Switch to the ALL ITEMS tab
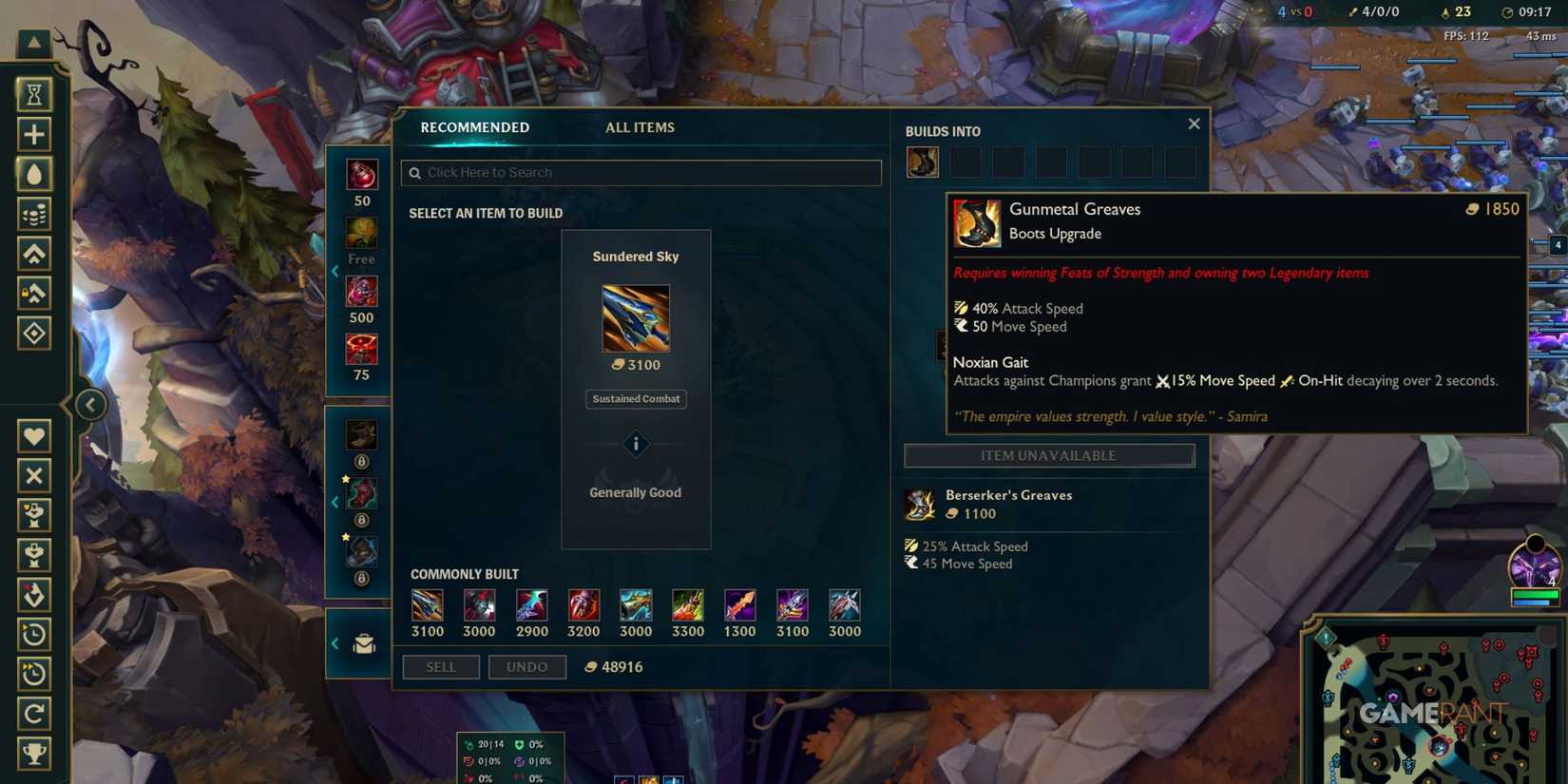This screenshot has width=1568, height=784. (x=640, y=127)
